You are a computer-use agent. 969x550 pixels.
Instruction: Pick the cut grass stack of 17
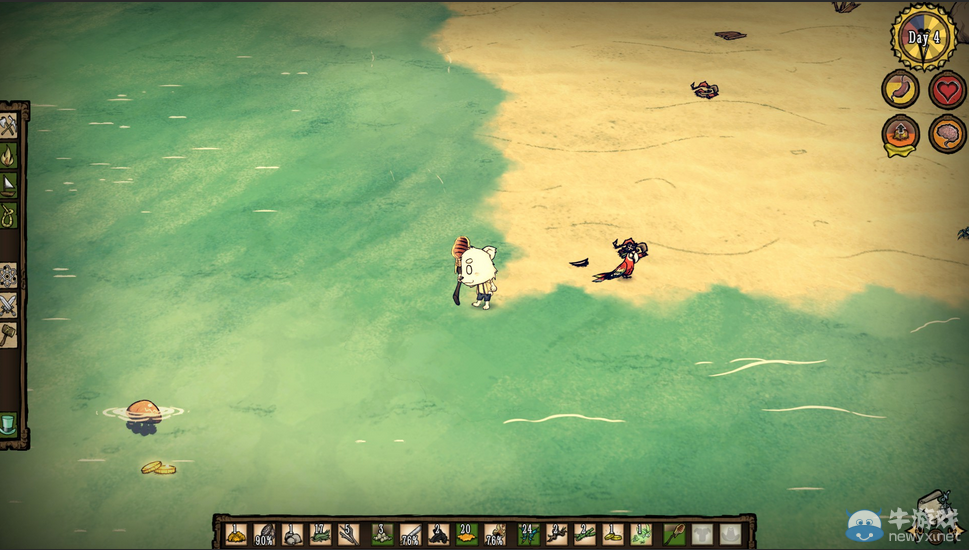(322, 534)
